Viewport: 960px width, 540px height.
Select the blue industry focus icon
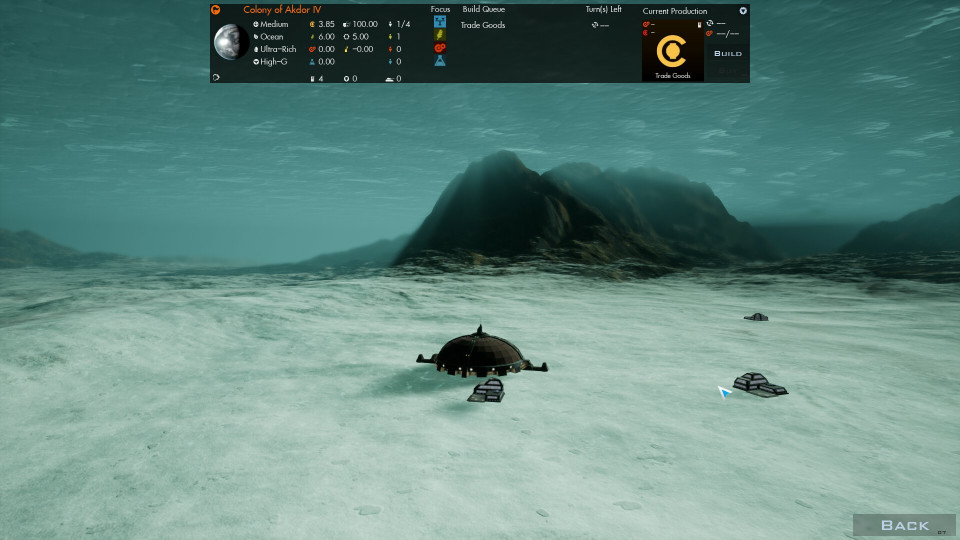coord(440,21)
